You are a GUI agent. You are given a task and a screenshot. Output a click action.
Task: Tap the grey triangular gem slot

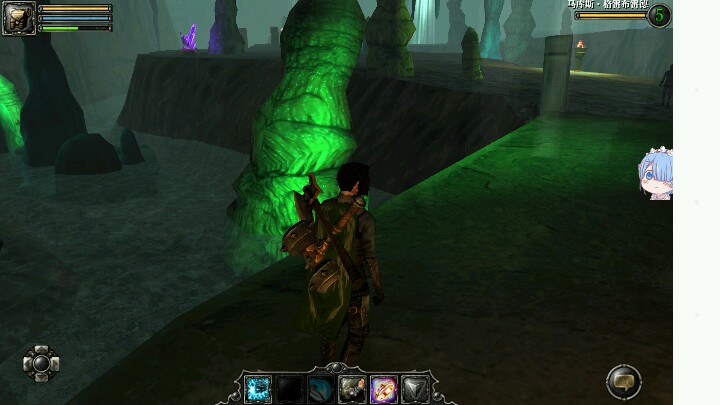[415, 389]
